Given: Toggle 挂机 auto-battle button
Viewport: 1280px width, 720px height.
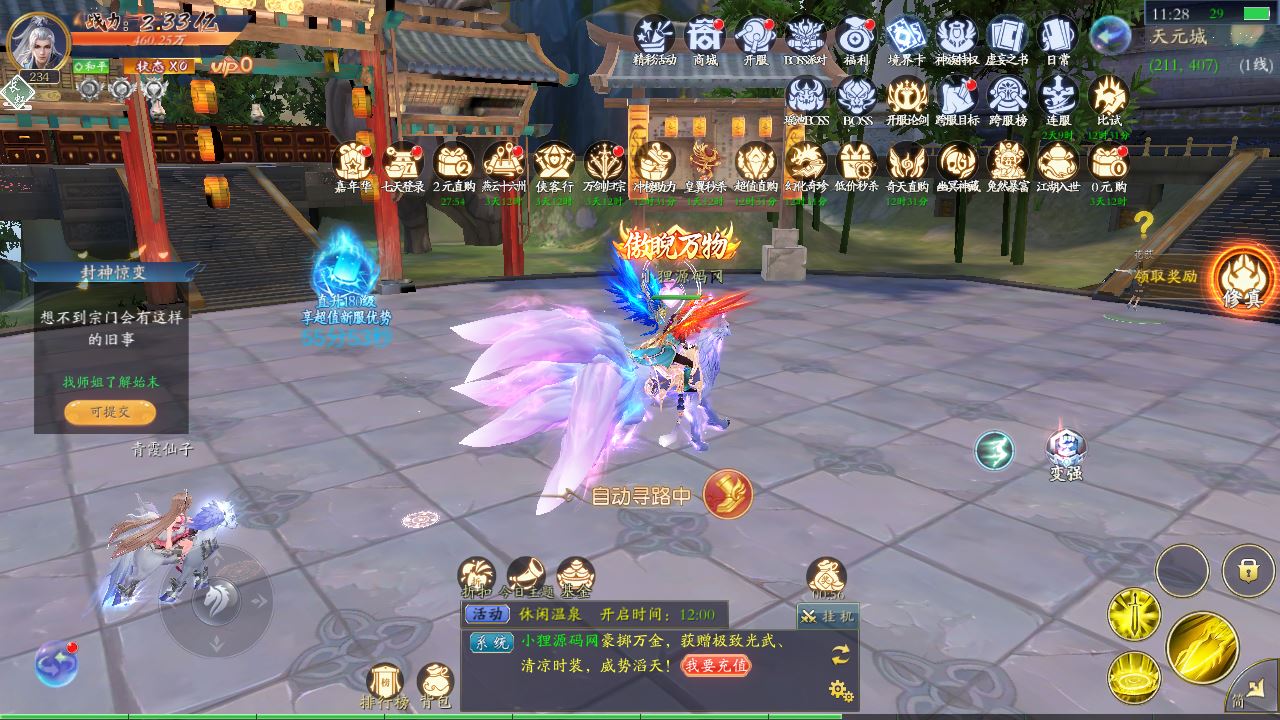Looking at the screenshot, I should (827, 616).
